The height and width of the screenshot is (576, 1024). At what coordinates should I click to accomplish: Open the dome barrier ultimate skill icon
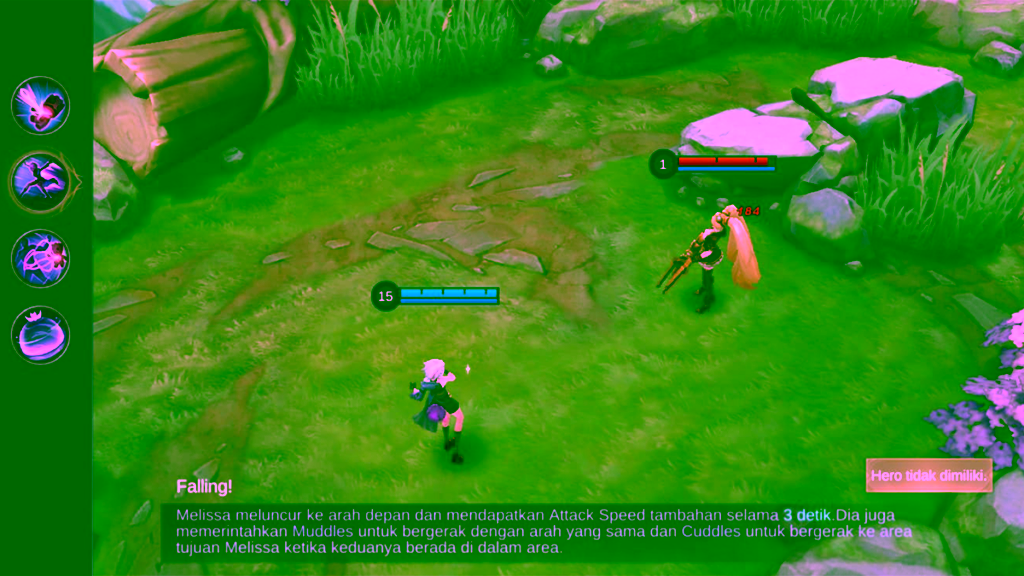(x=40, y=334)
